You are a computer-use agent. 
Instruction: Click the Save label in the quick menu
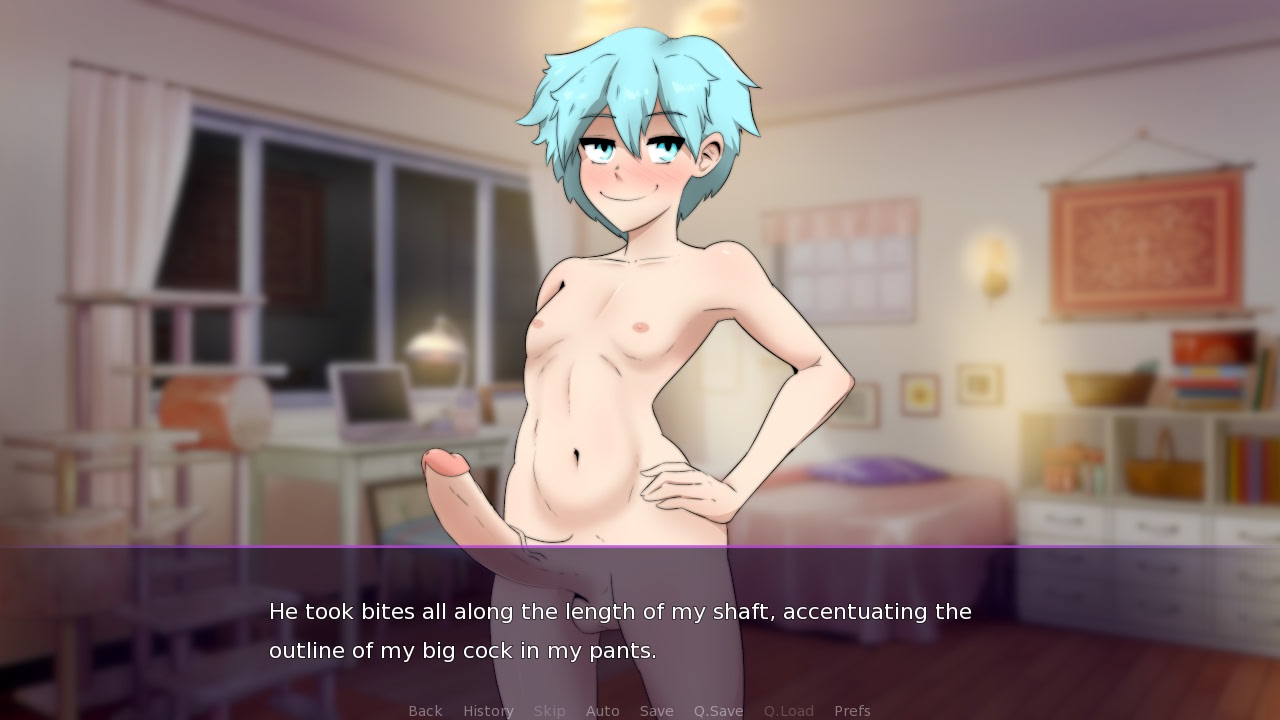[x=657, y=710]
